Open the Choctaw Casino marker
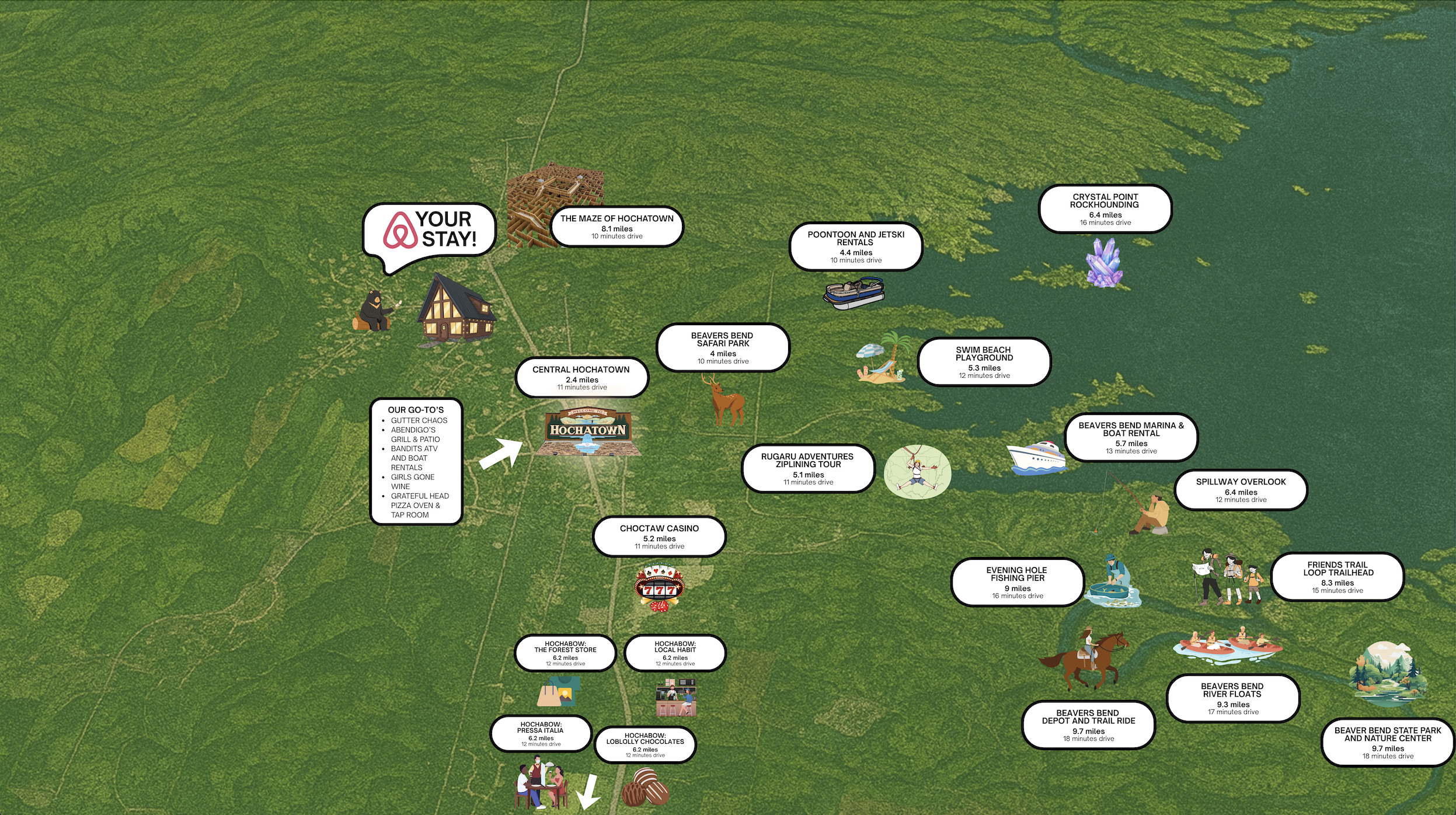Image resolution: width=1456 pixels, height=815 pixels. [659, 536]
